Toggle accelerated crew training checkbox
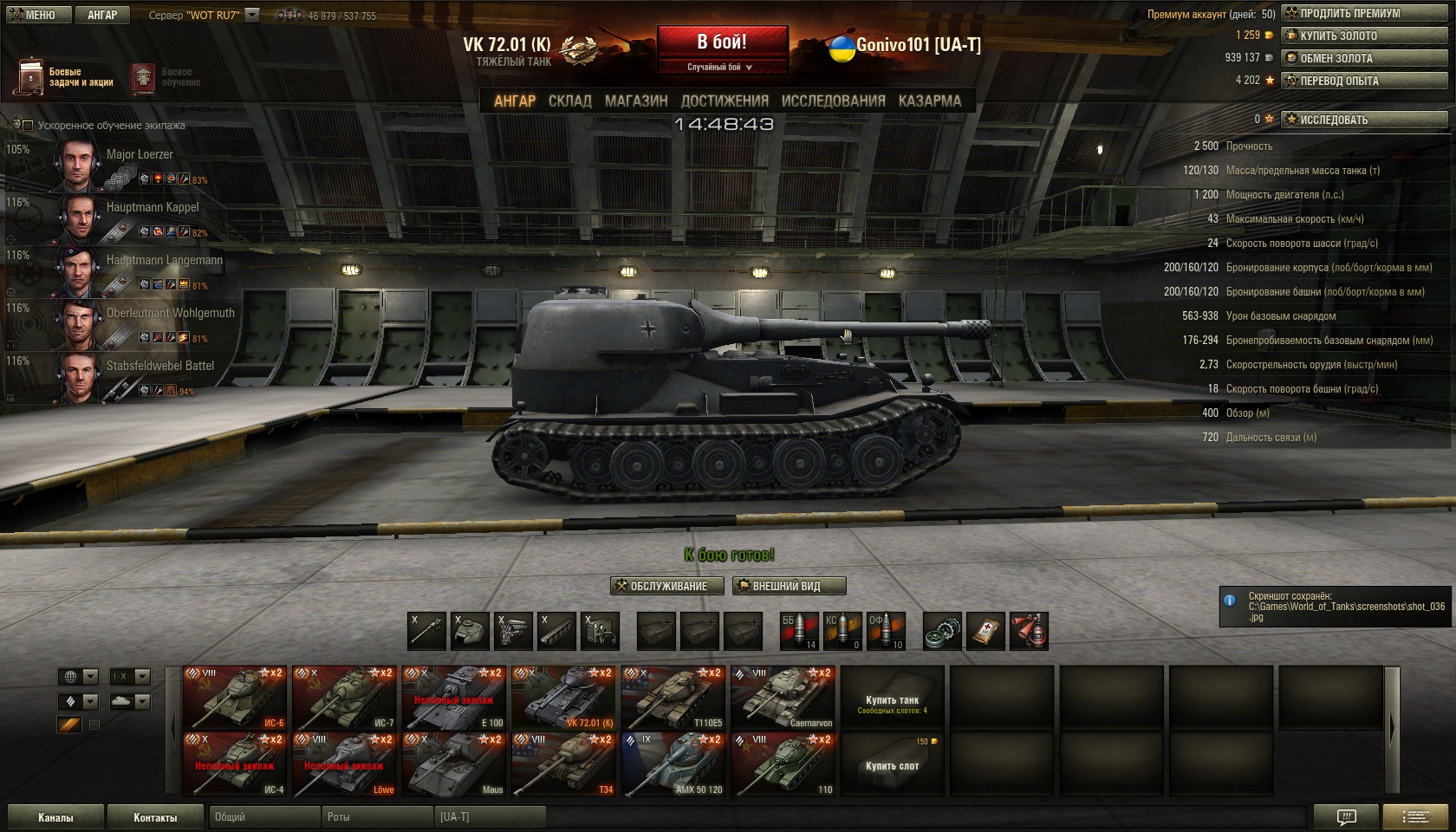1456x832 pixels. (x=28, y=126)
